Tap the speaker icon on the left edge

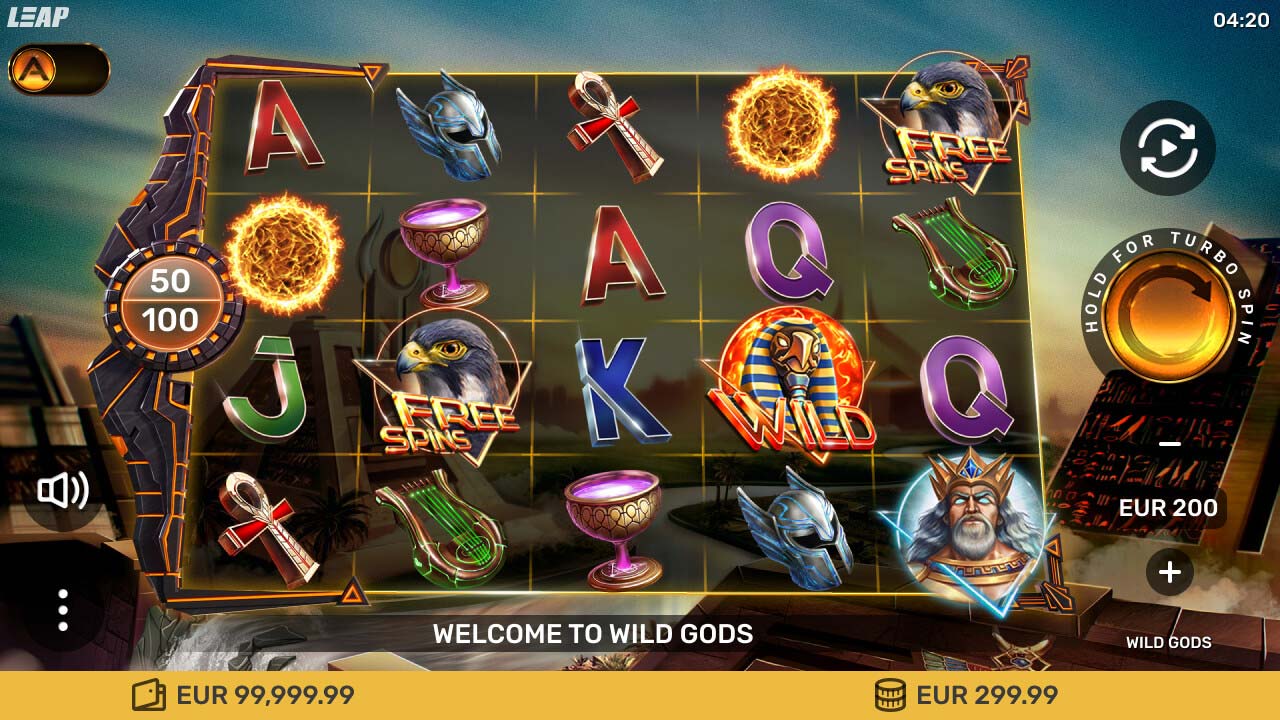63,490
